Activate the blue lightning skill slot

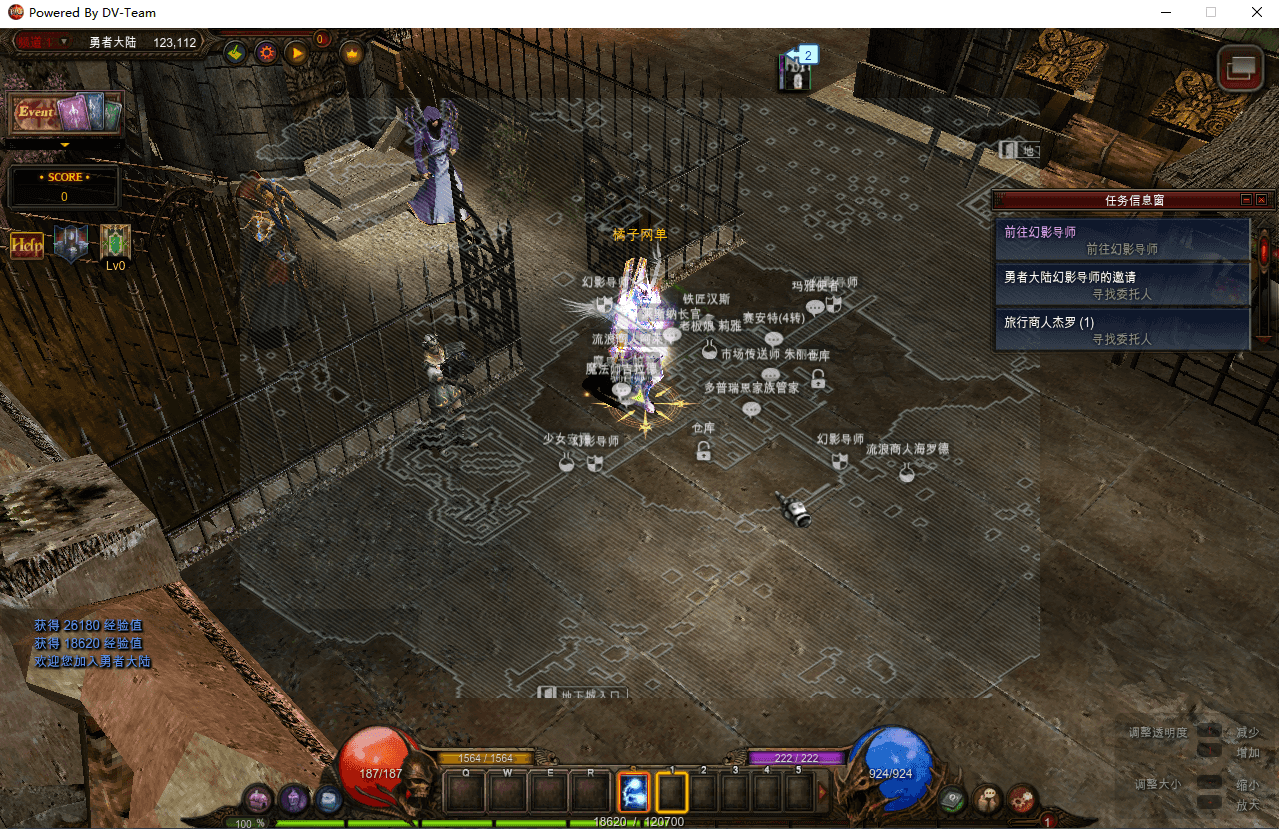(x=634, y=792)
